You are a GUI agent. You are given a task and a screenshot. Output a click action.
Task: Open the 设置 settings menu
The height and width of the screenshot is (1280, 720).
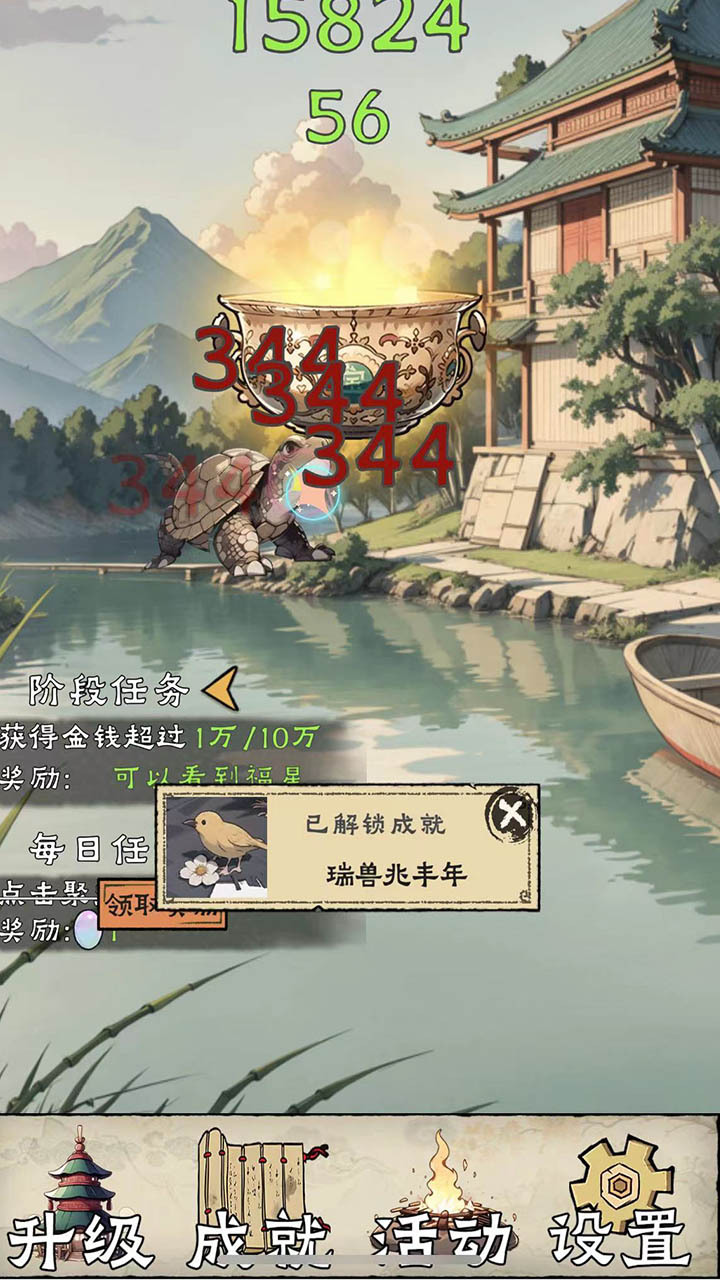click(x=622, y=1202)
